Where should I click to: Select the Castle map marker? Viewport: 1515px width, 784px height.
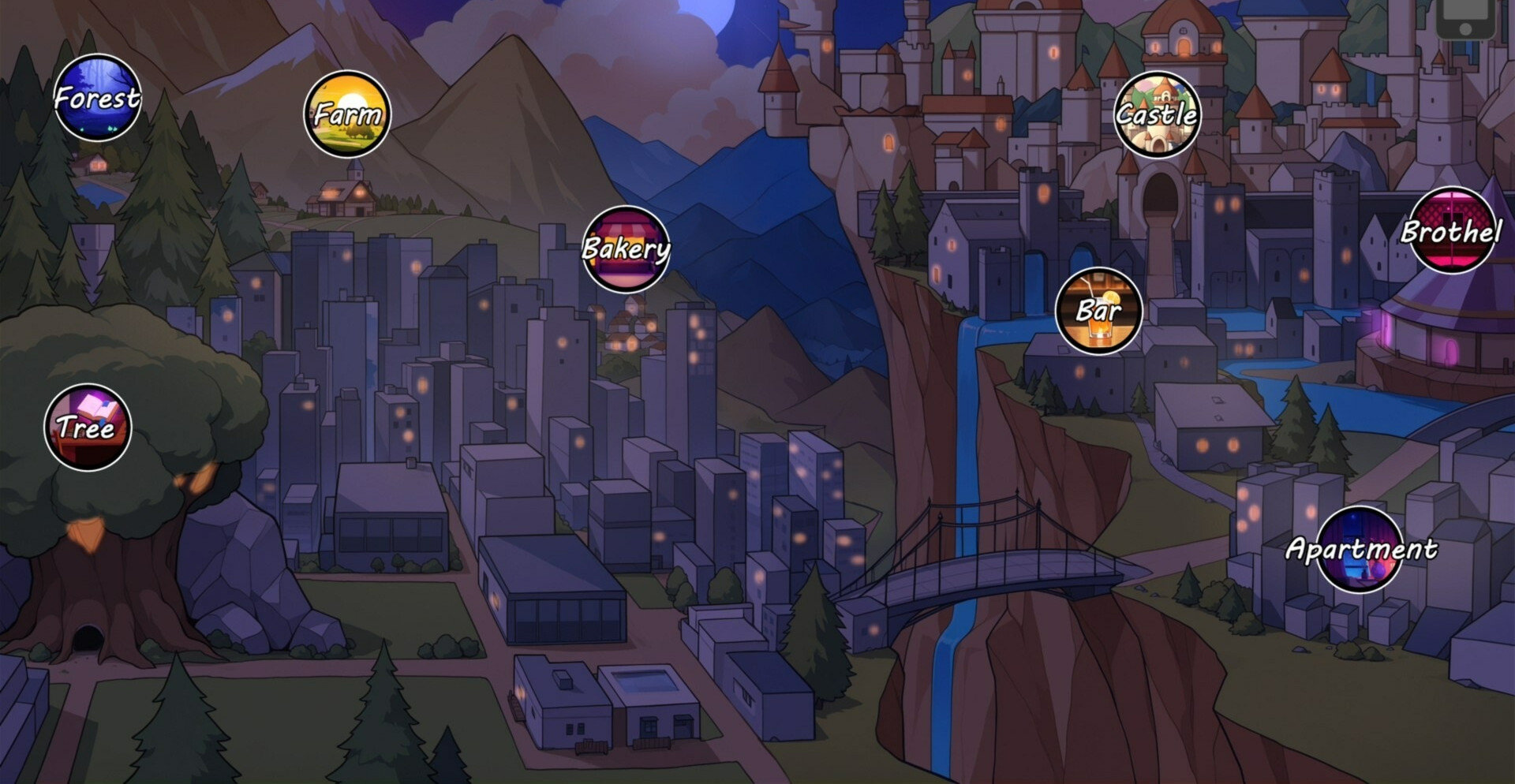(x=1157, y=115)
